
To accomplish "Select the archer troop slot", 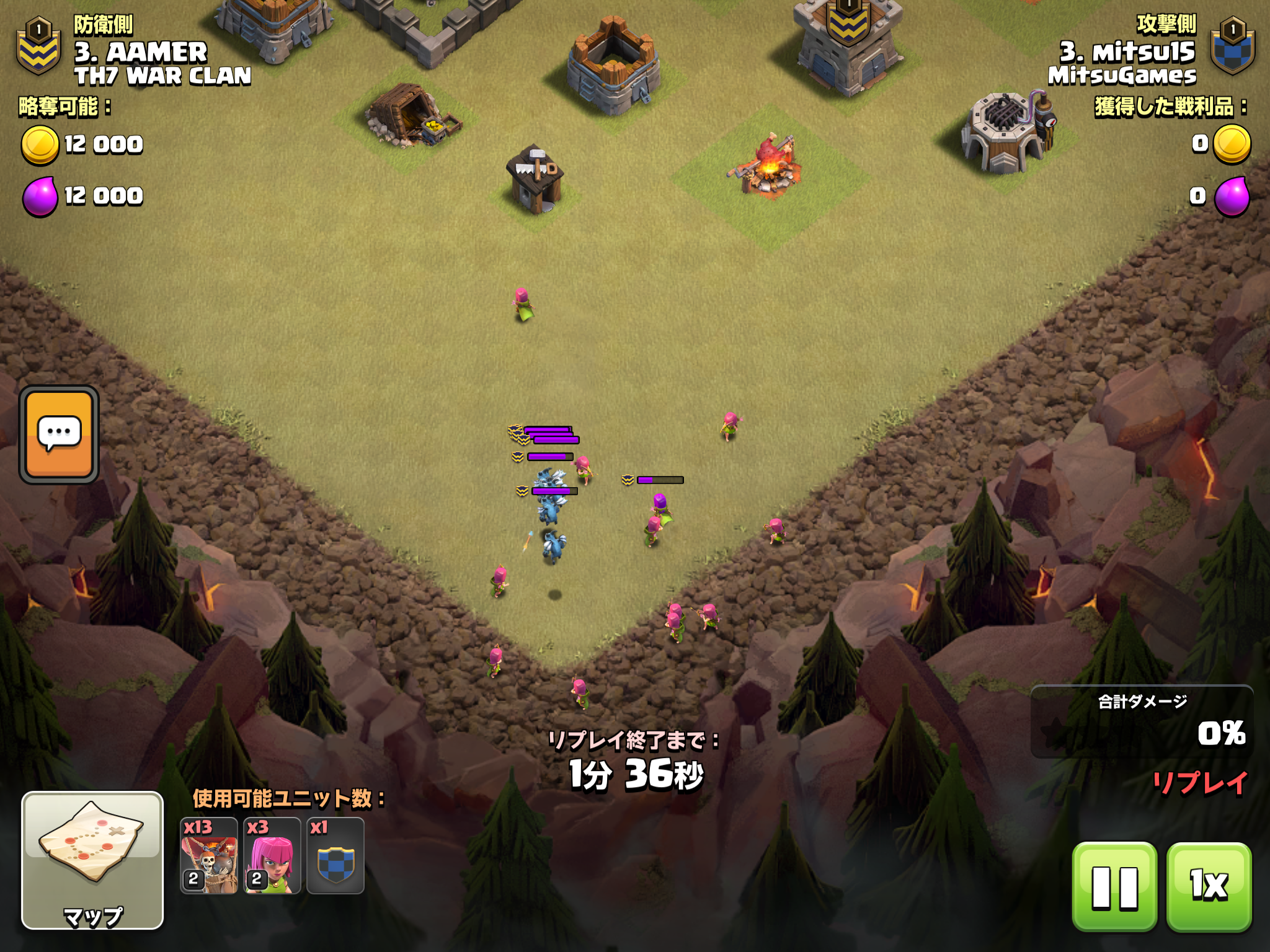I will pos(272,856).
